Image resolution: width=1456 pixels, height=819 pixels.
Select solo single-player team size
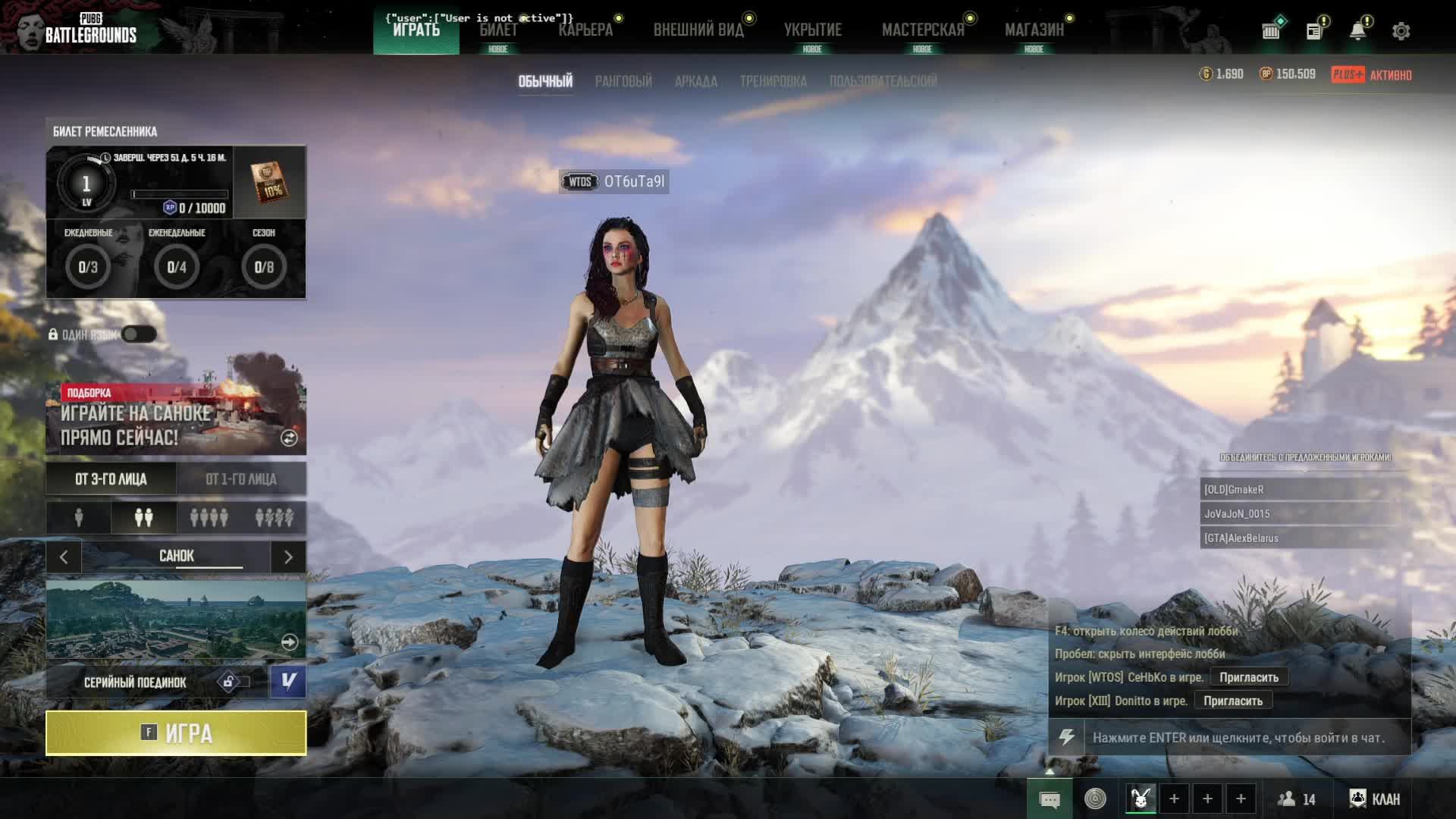click(x=79, y=518)
